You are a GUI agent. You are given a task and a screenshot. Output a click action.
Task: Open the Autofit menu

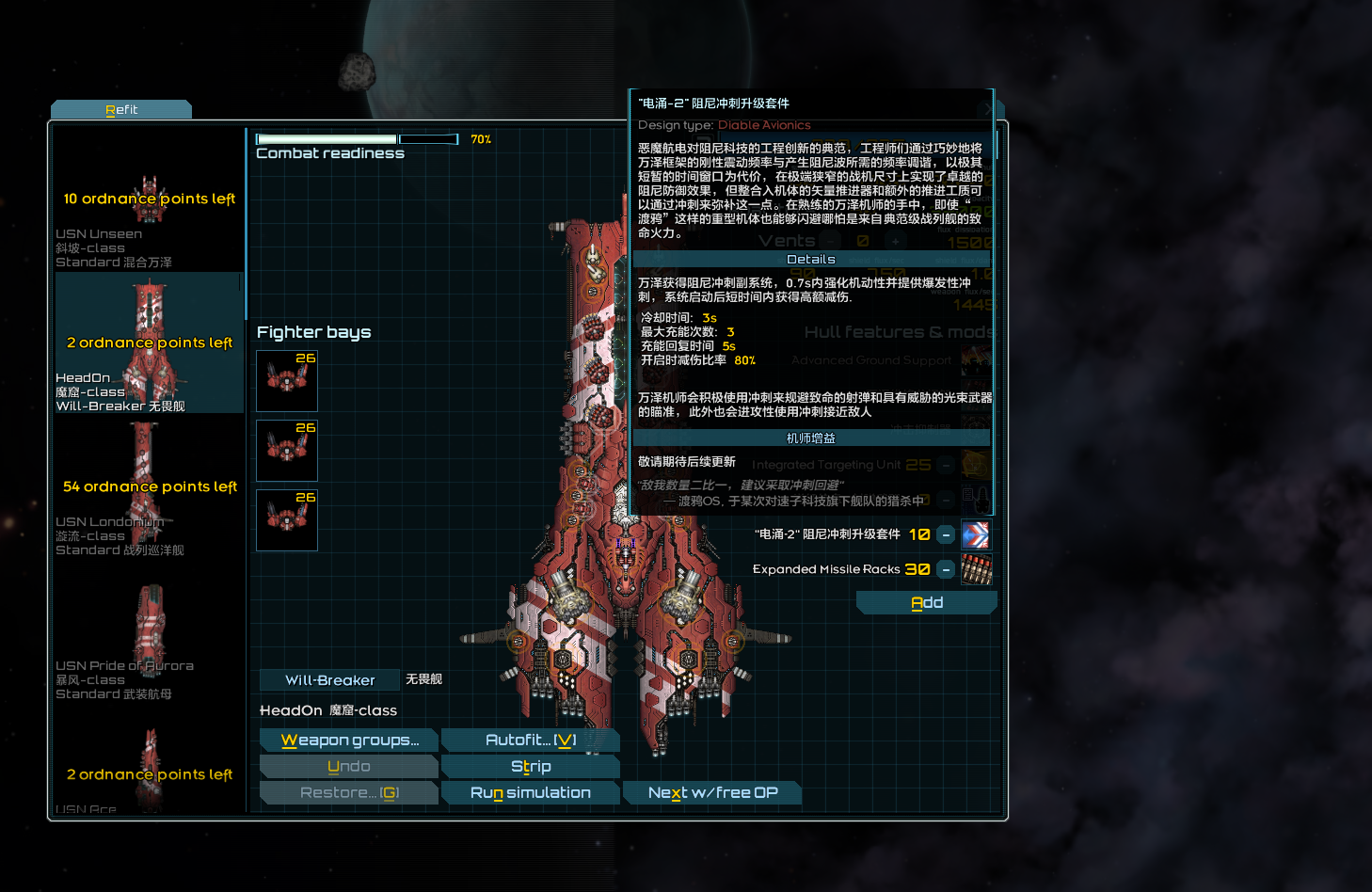tap(530, 740)
